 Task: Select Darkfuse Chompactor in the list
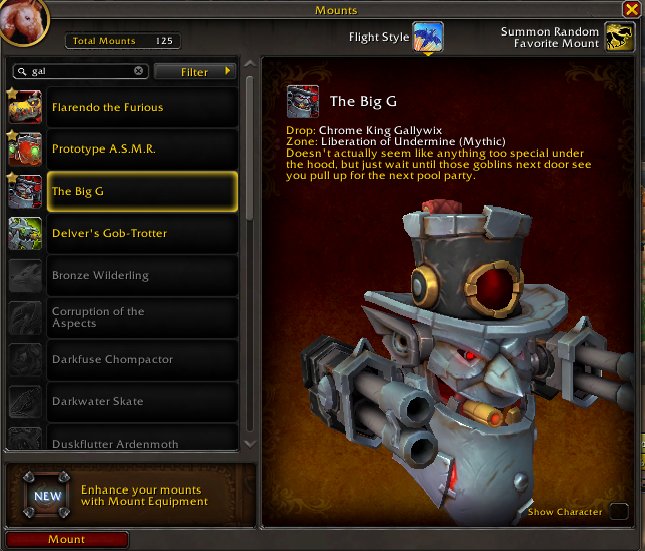point(142,360)
